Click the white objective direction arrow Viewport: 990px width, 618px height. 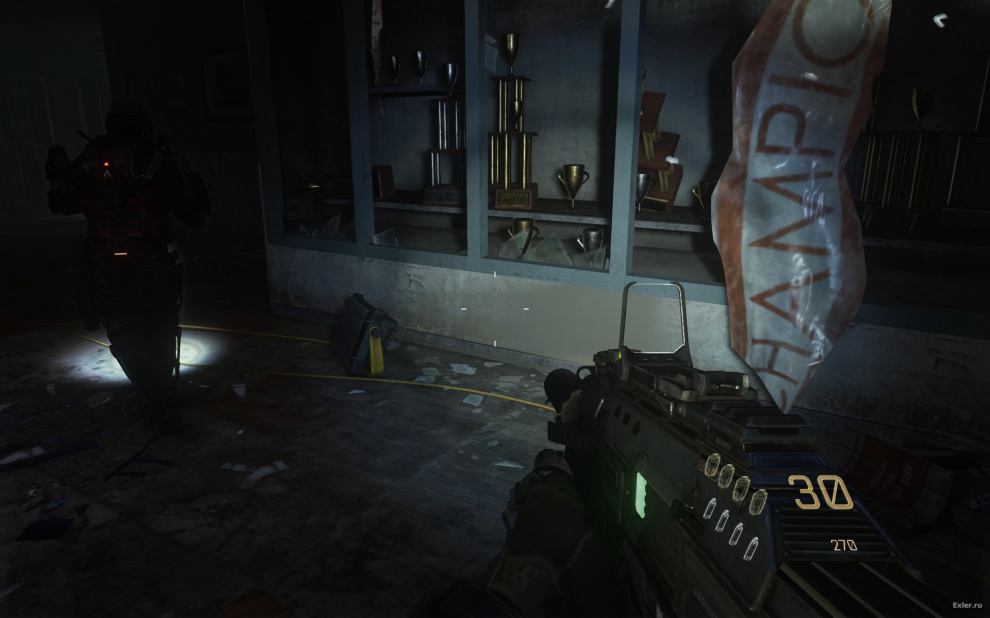pyautogui.click(x=939, y=19)
